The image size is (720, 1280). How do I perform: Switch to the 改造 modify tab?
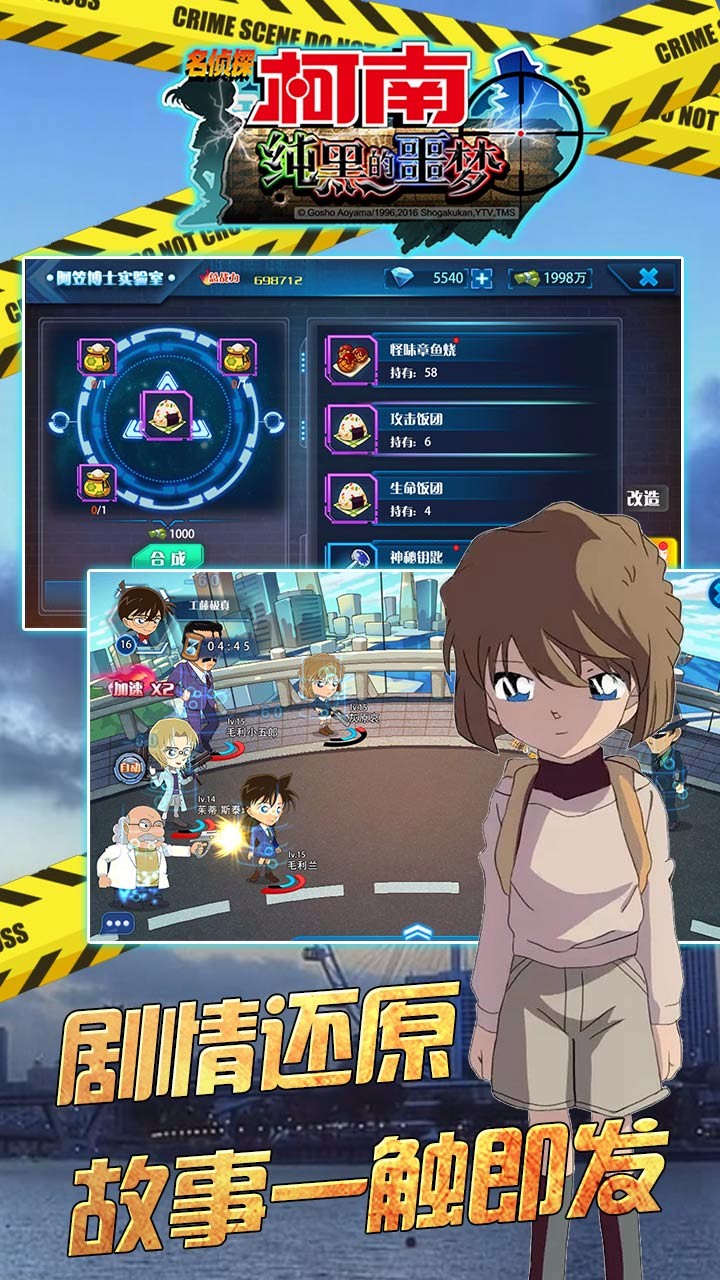click(x=645, y=498)
